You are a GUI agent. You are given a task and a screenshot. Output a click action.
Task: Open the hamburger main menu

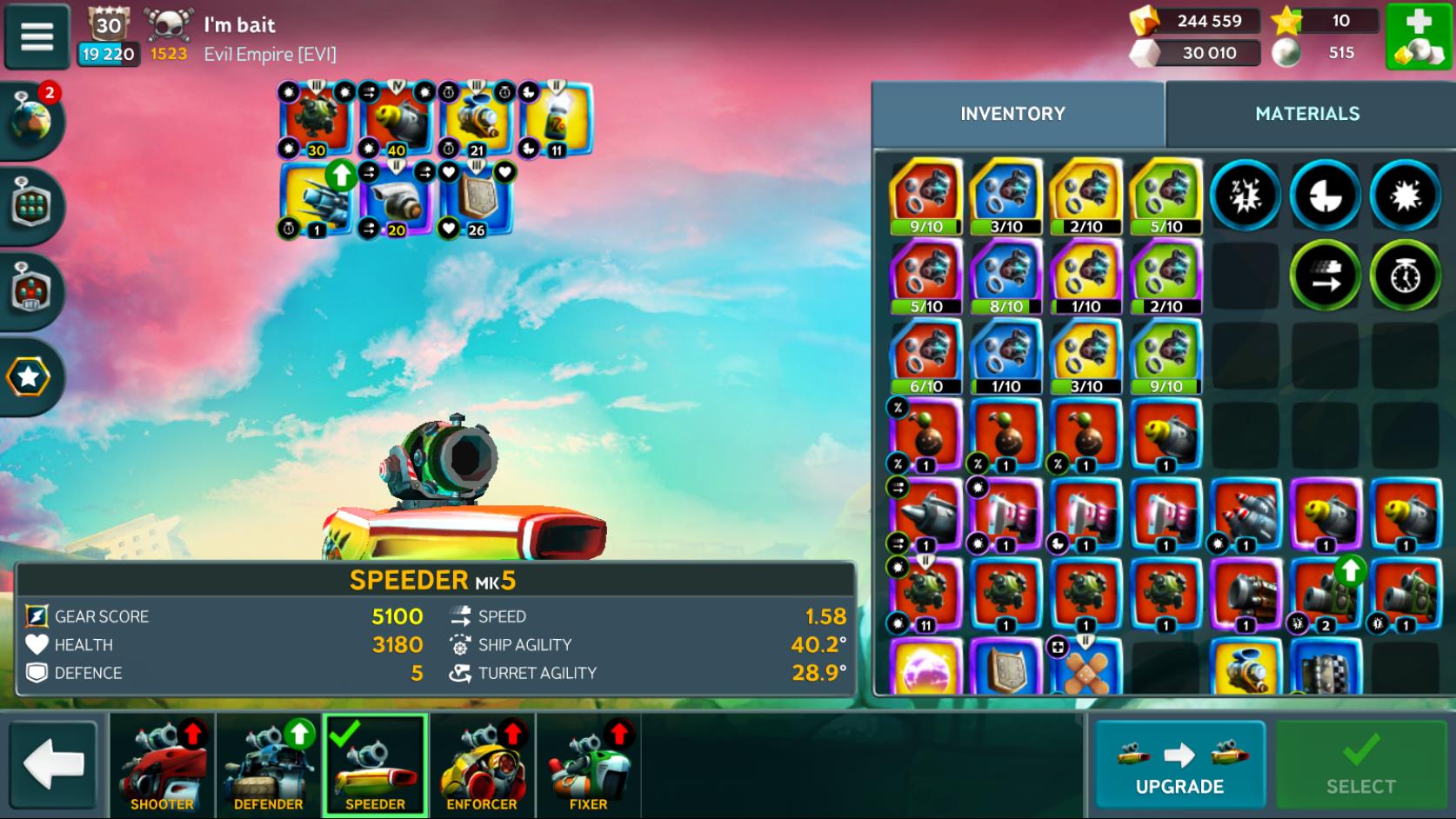[37, 37]
